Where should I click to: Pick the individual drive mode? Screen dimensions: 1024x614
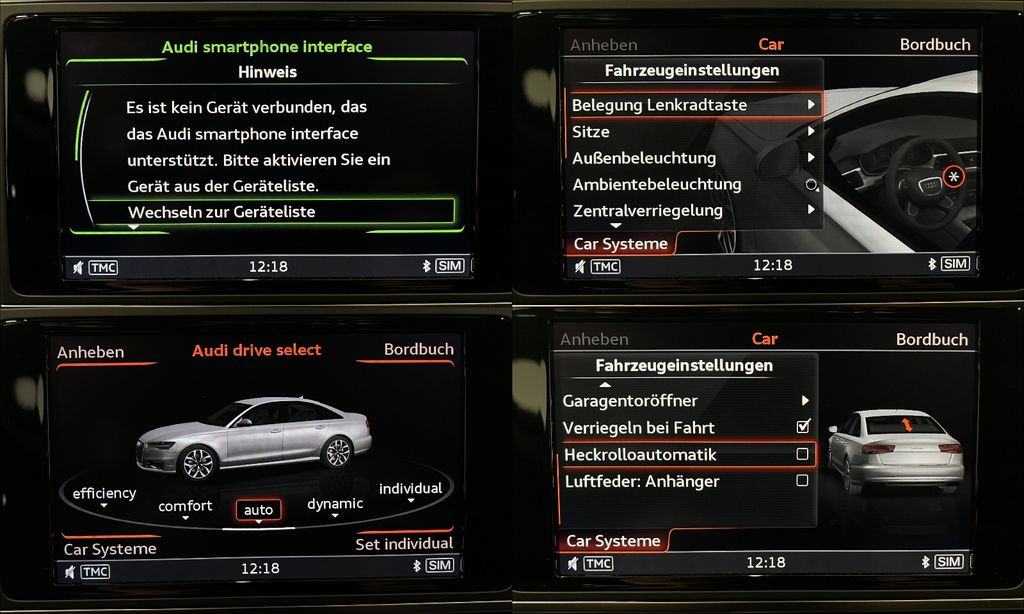[x=410, y=489]
